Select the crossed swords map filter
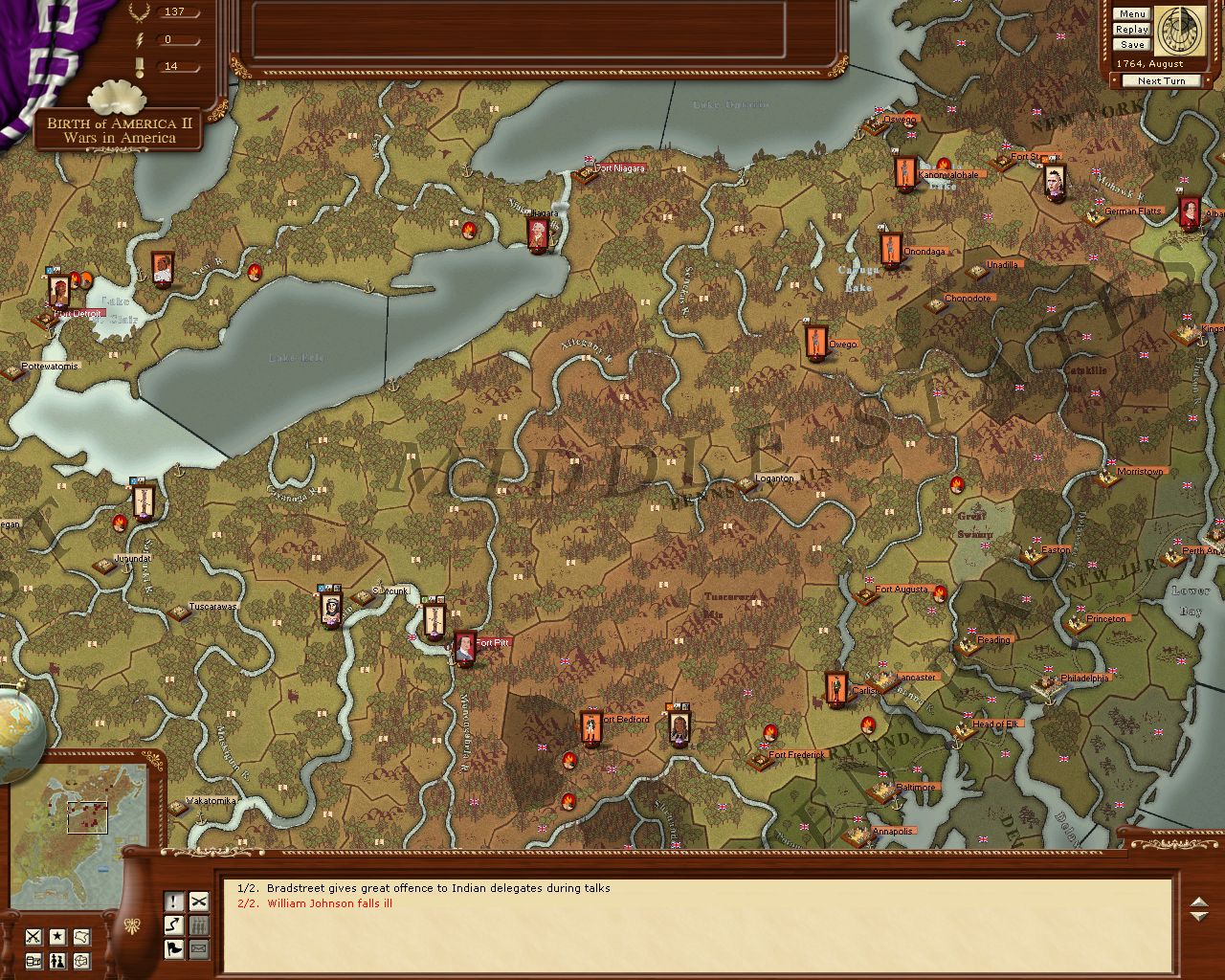 [33, 936]
